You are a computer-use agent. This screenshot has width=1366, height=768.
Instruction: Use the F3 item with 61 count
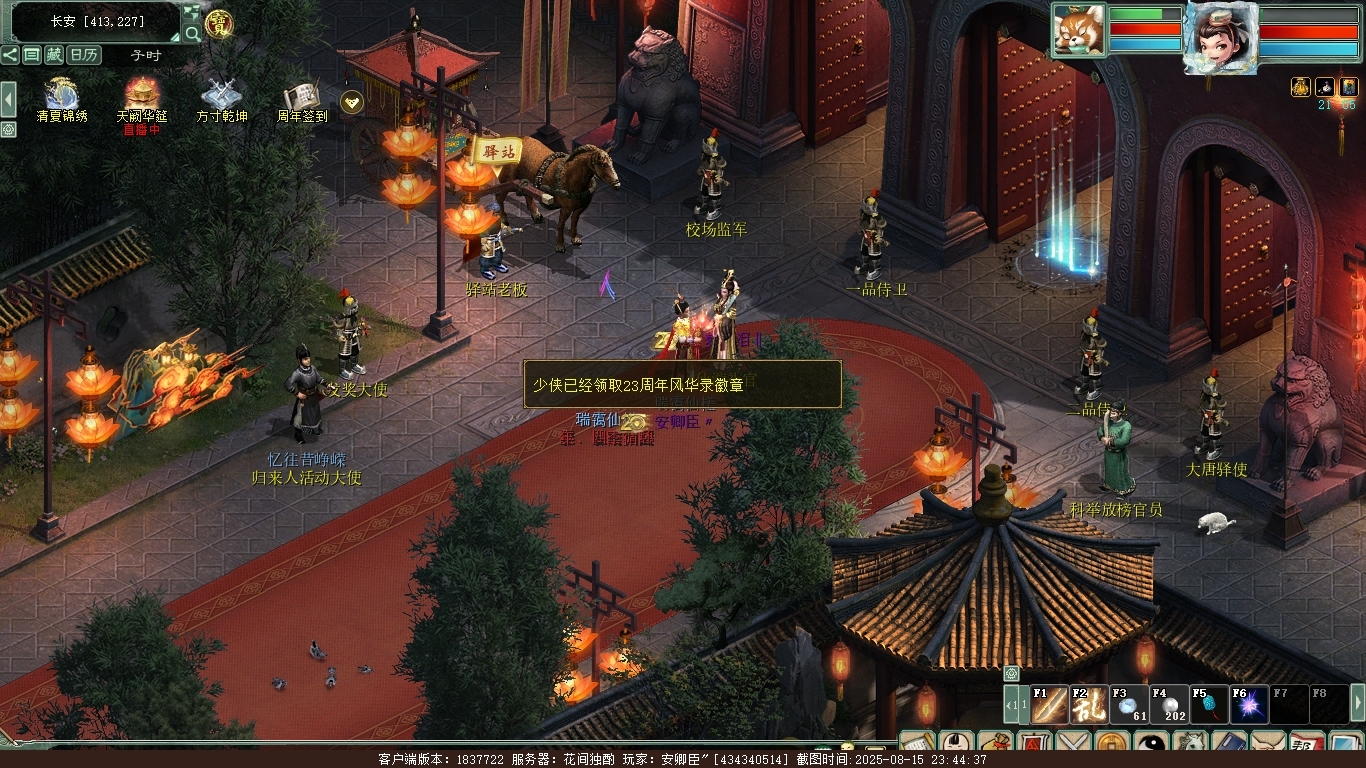click(1129, 705)
